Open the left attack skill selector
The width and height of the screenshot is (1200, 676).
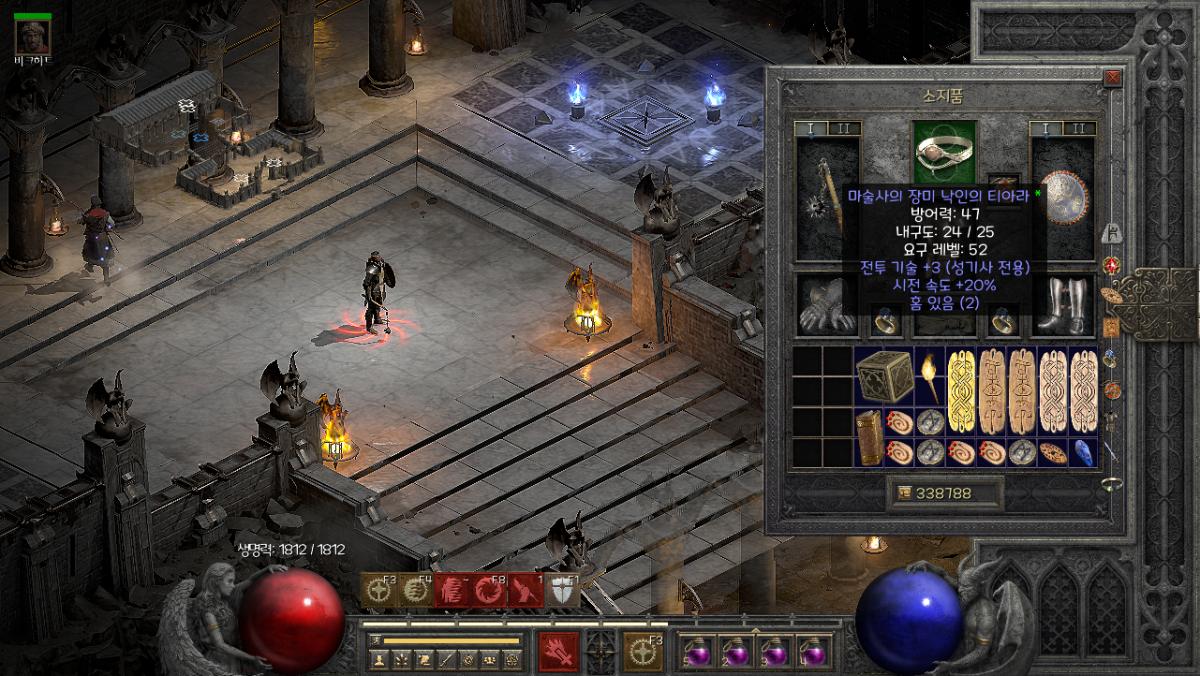(558, 651)
